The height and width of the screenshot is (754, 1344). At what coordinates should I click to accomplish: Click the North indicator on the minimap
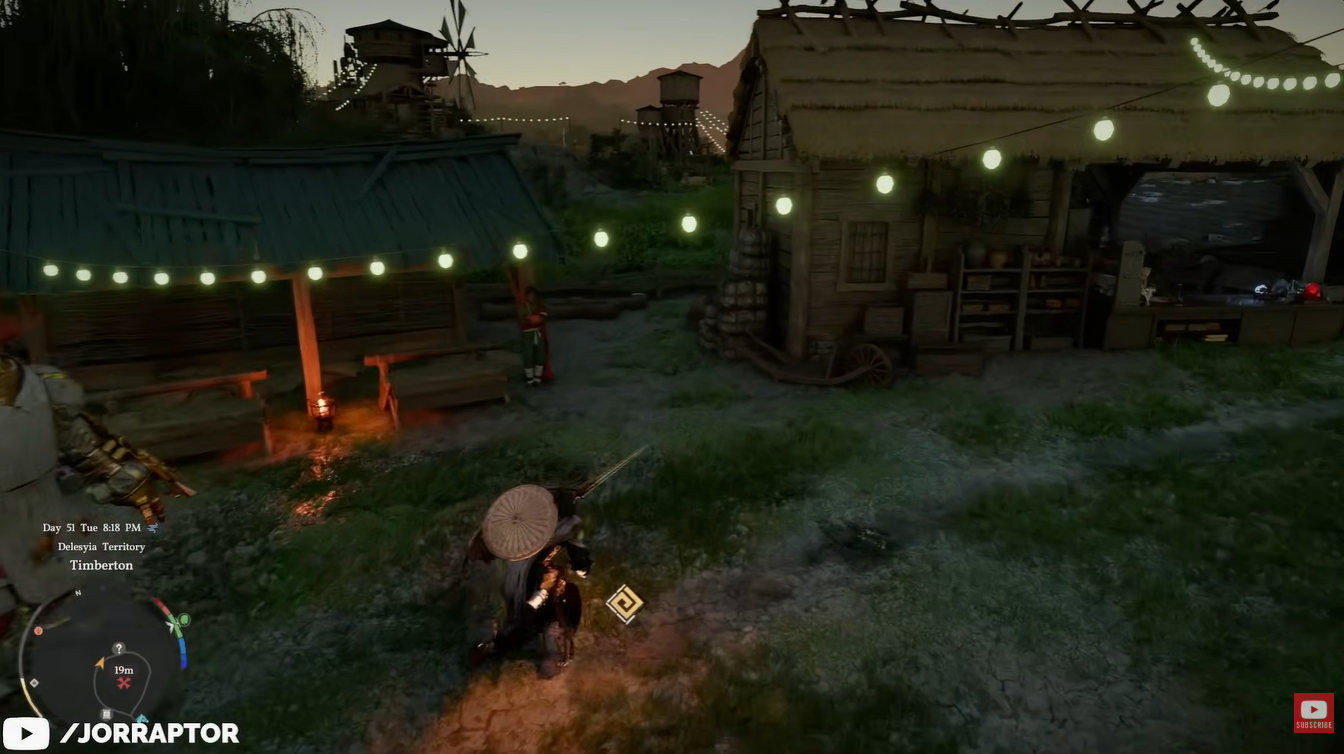(x=78, y=593)
